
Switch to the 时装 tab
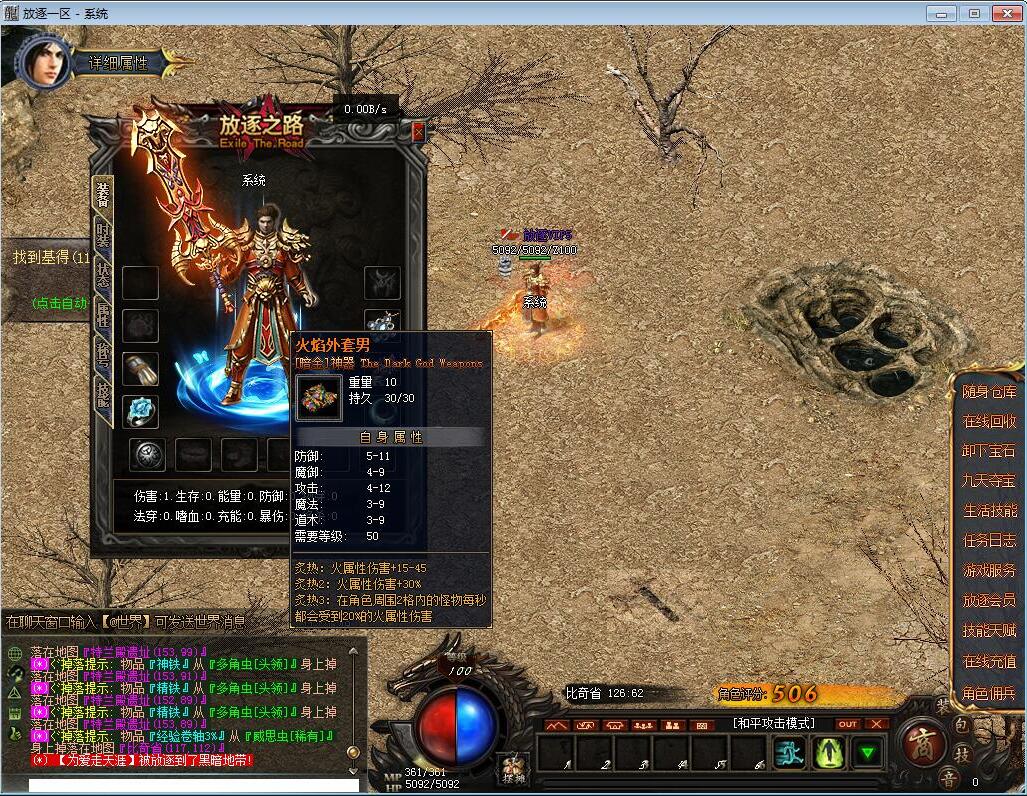coord(103,234)
